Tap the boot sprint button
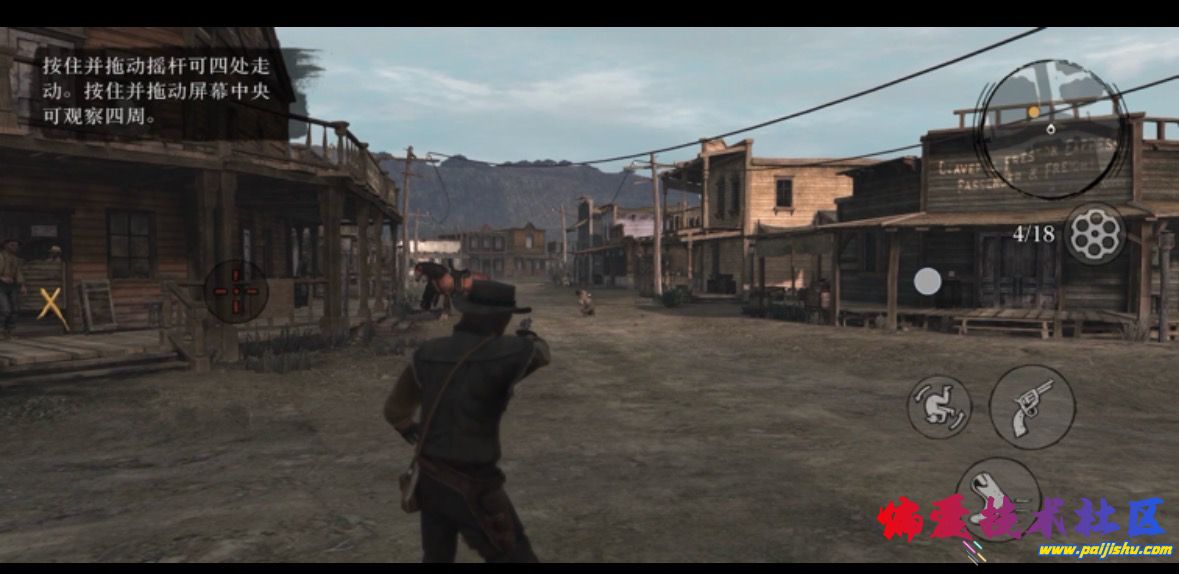The image size is (1179, 574). [997, 492]
